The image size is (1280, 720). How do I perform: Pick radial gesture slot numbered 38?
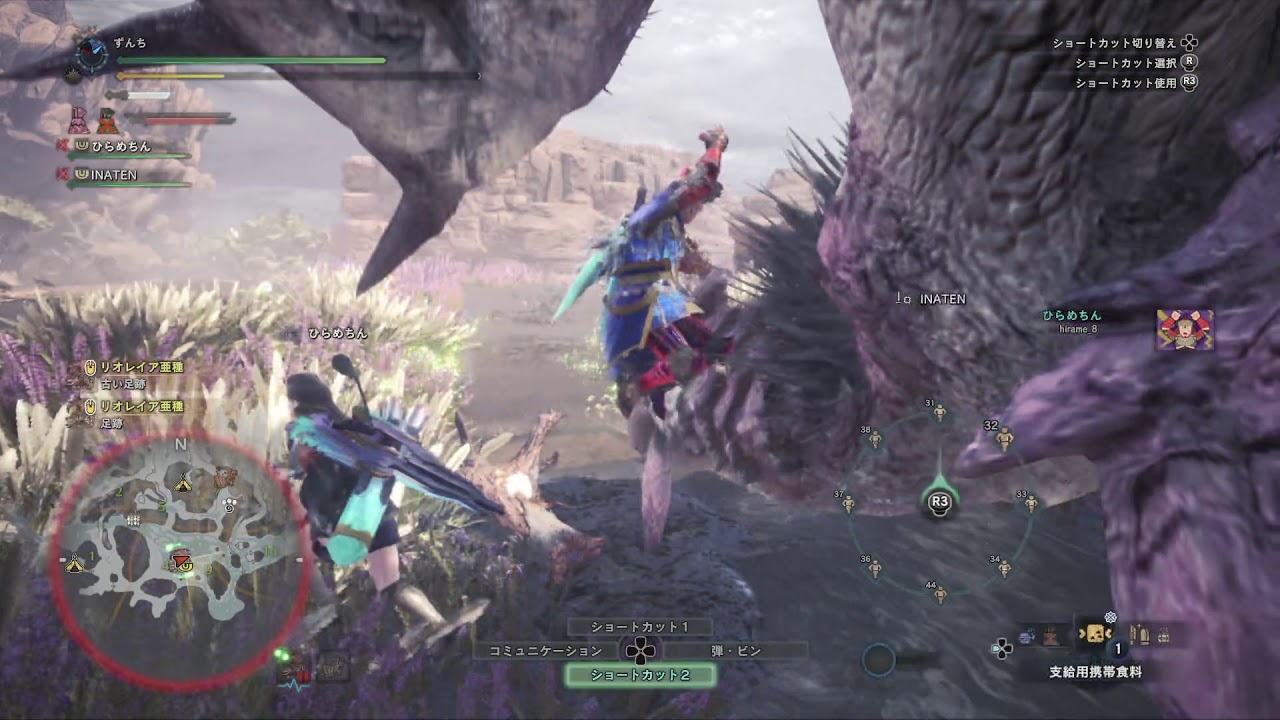[875, 437]
